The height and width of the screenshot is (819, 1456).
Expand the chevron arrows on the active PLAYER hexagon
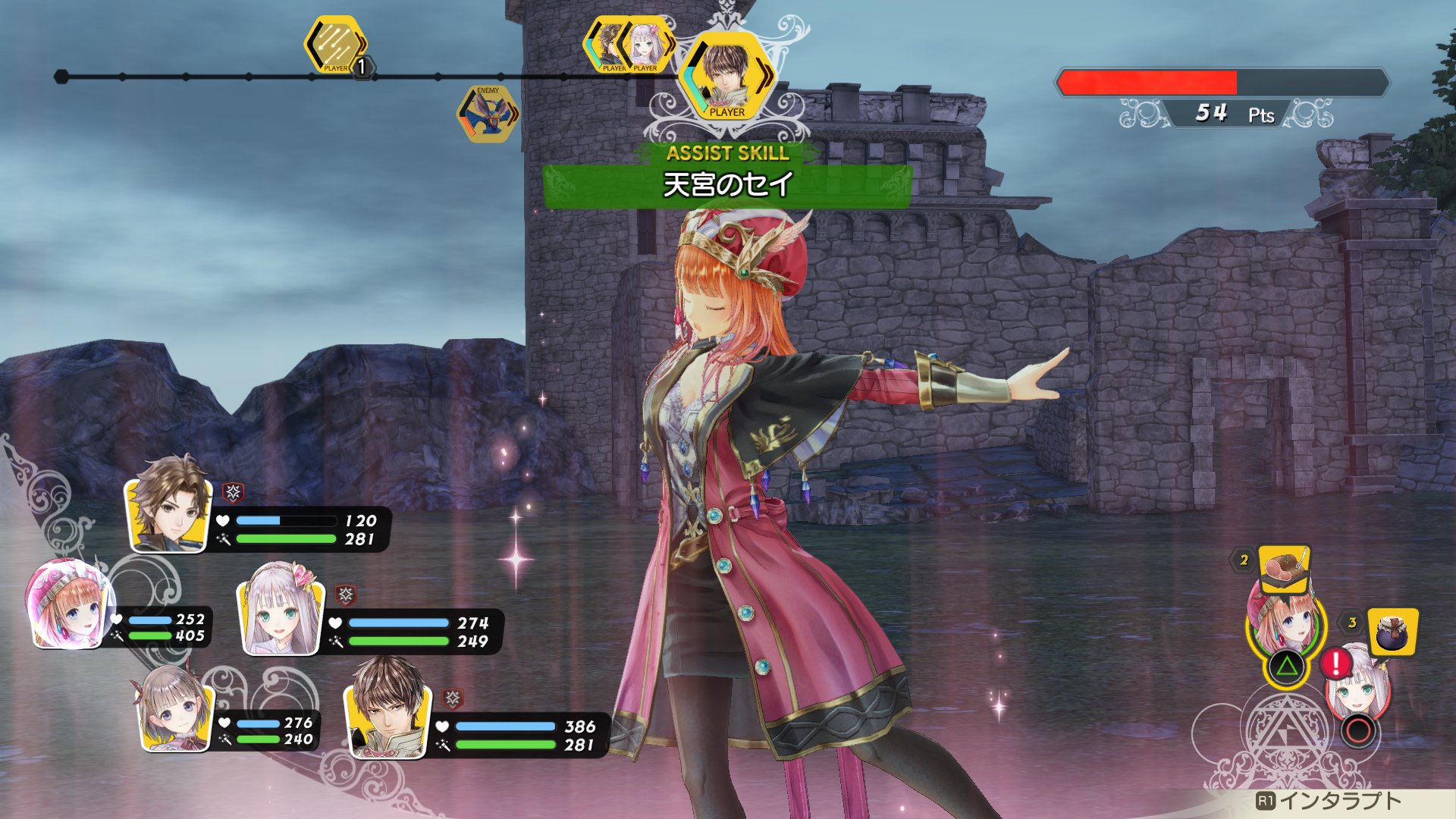coord(768,74)
